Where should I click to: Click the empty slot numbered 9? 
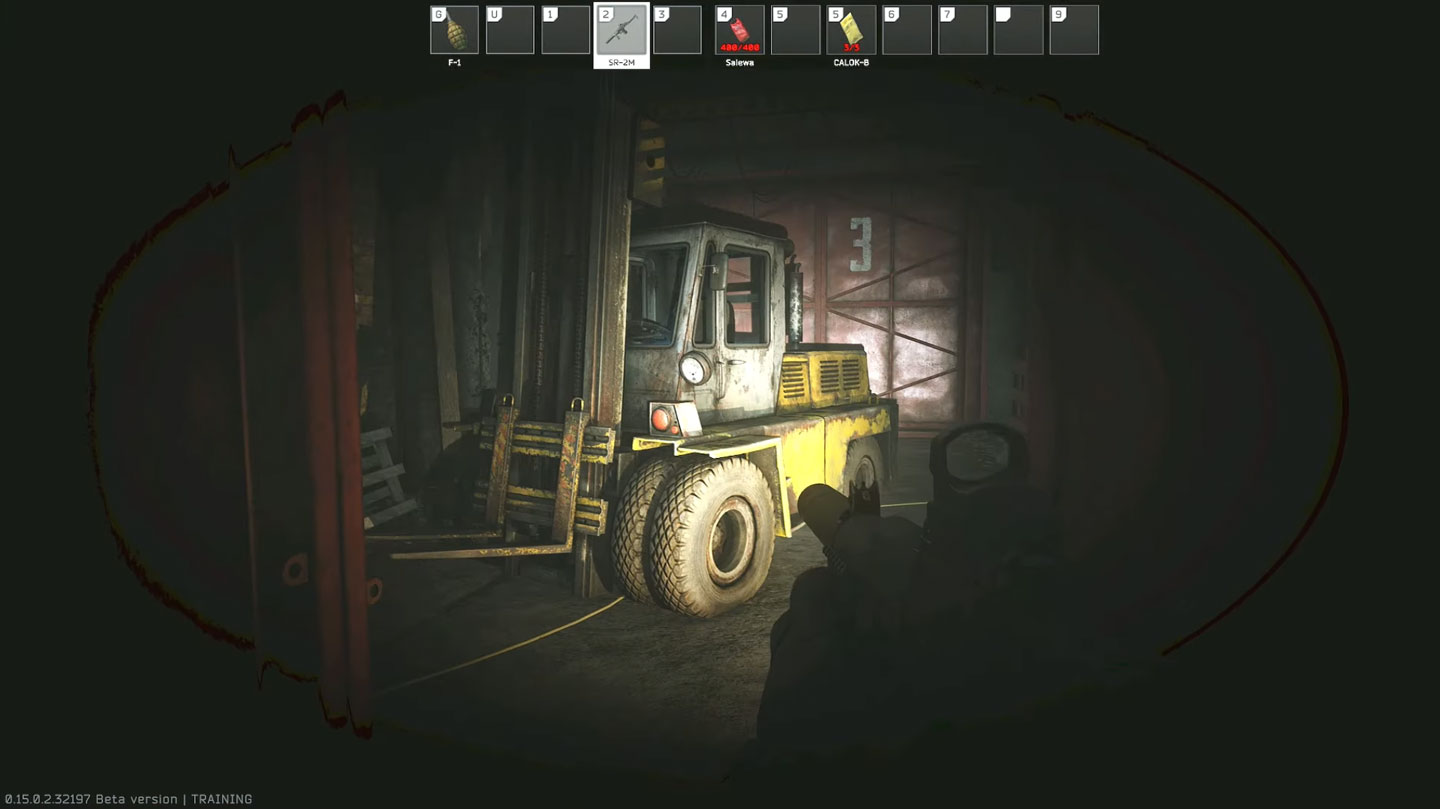point(1074,30)
